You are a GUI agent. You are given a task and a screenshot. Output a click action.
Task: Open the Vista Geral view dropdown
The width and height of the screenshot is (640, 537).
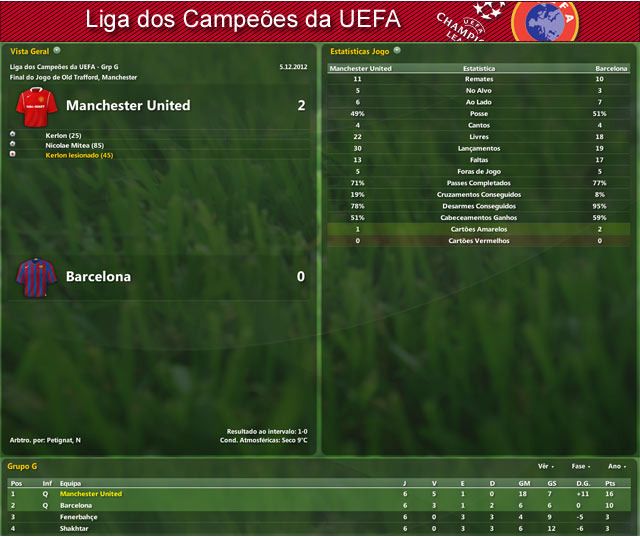pos(57,49)
